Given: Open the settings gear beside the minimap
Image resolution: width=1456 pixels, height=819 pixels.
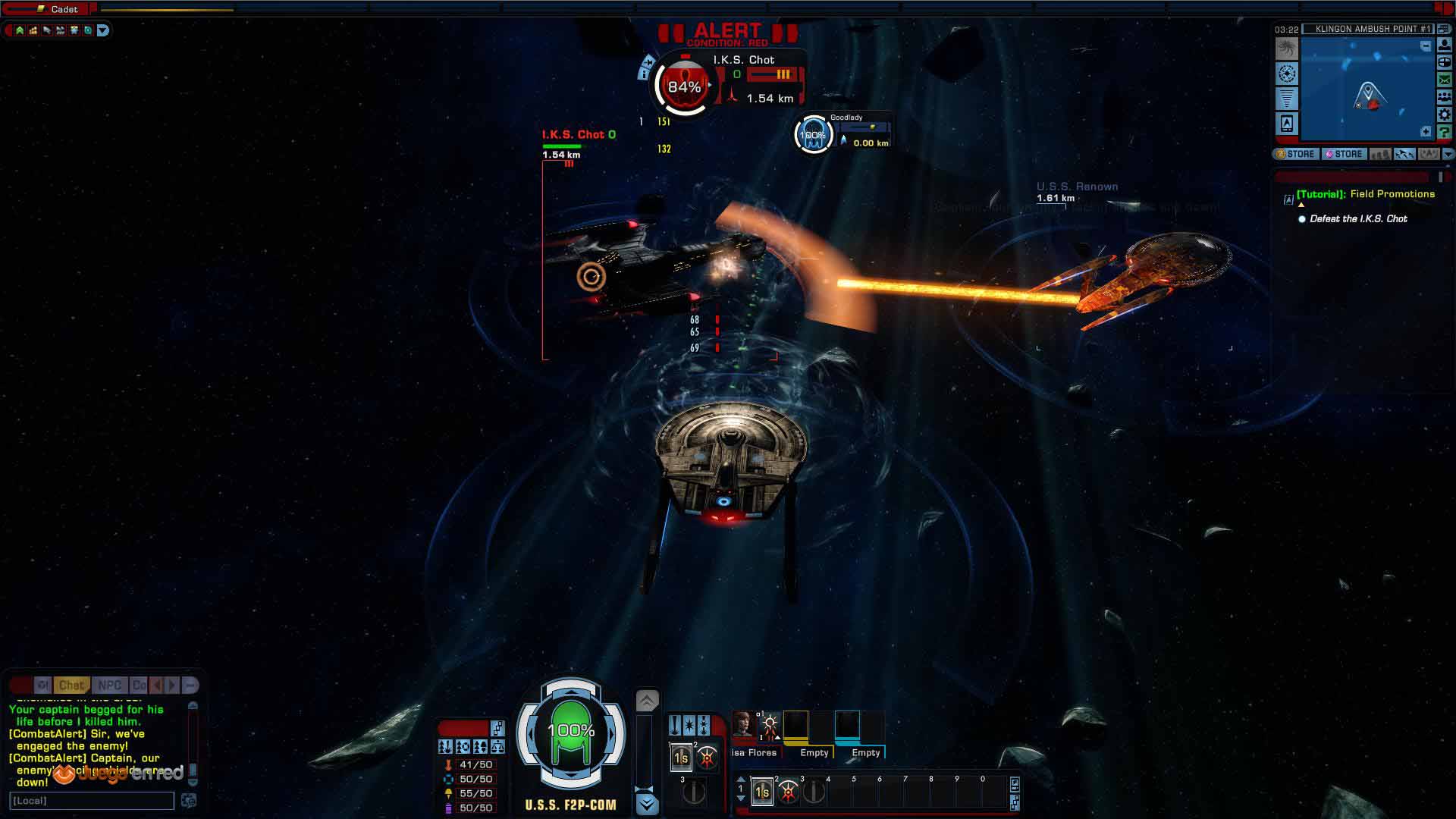Looking at the screenshot, I should (1445, 115).
